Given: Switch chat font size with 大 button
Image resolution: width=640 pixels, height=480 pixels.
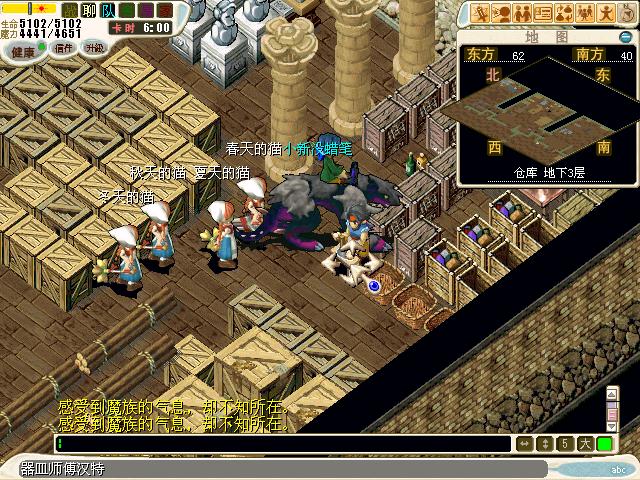Looking at the screenshot, I should pos(584,443).
